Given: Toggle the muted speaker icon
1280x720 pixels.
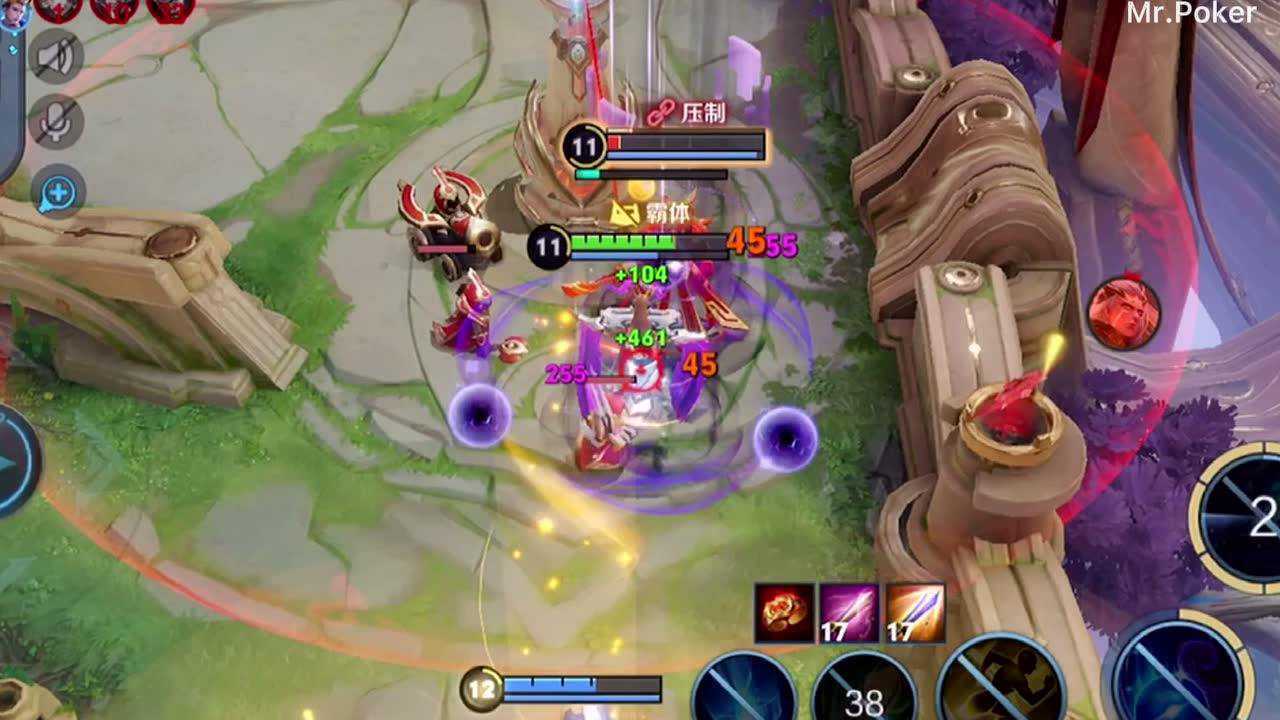Looking at the screenshot, I should click(57, 55).
